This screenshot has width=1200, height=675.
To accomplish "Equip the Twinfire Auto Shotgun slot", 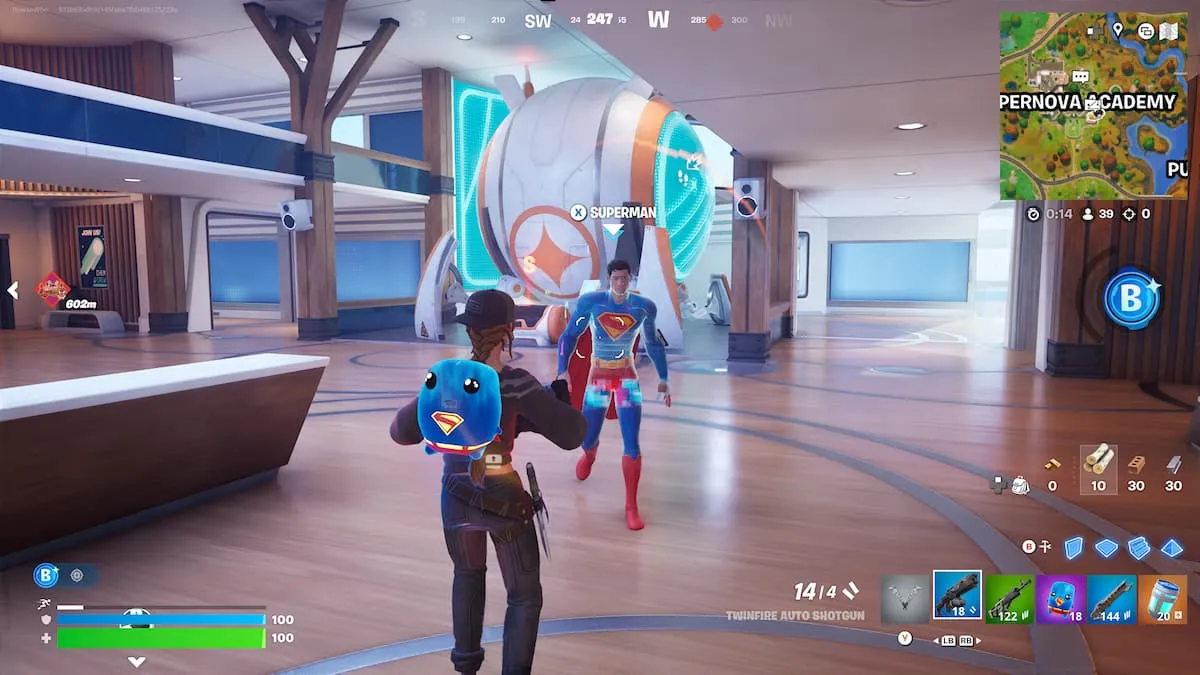I will point(957,597).
